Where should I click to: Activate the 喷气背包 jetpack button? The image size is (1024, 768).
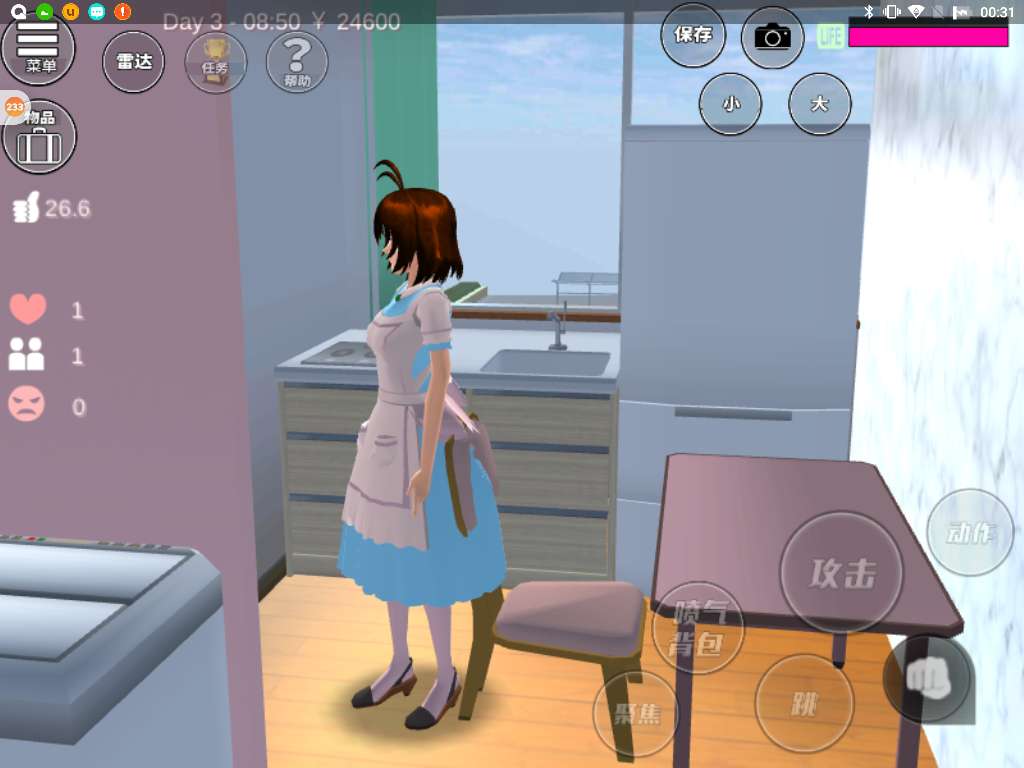[x=697, y=628]
